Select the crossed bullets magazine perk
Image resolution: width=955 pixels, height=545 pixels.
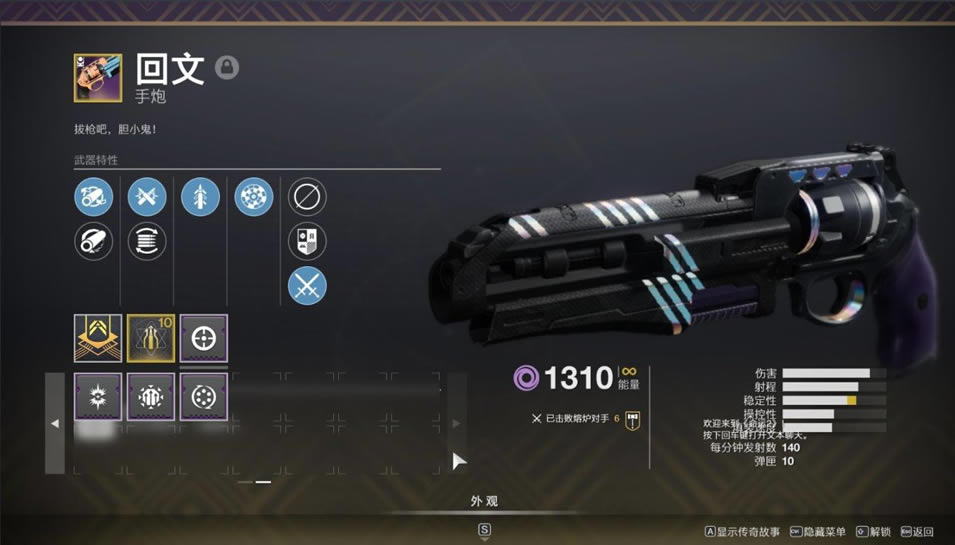[147, 197]
